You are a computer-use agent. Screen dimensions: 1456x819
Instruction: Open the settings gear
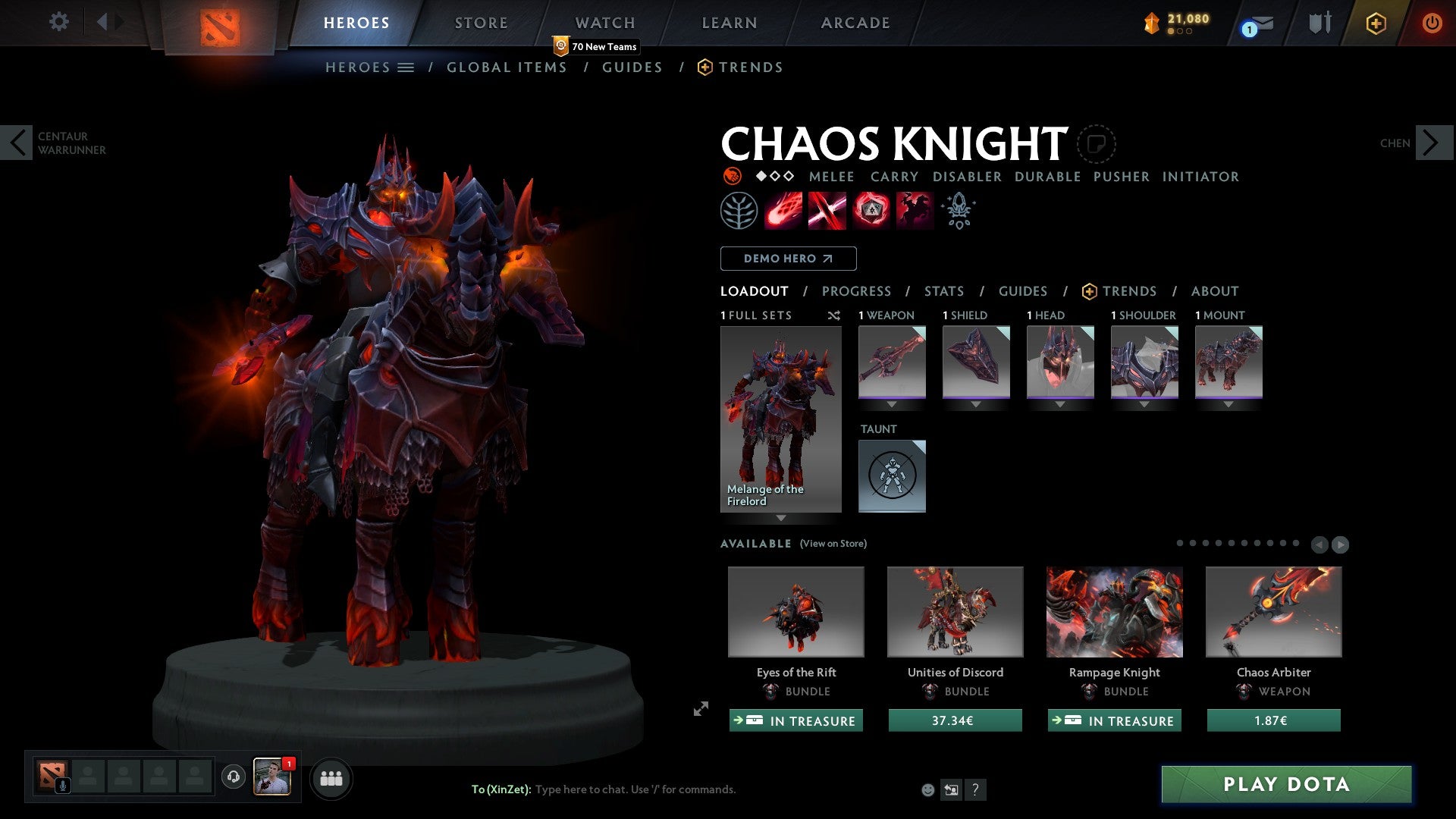(x=58, y=21)
